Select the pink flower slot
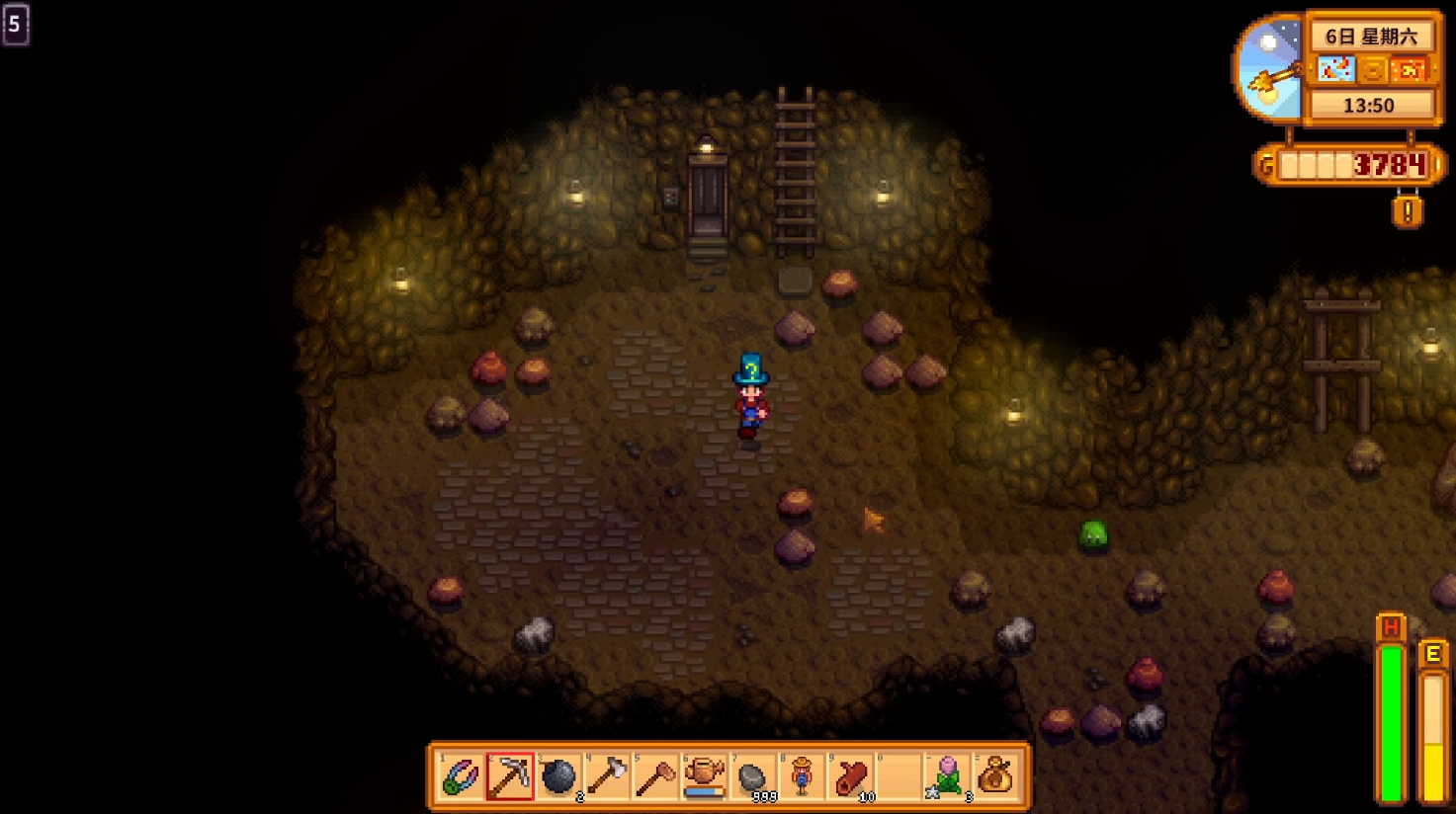This screenshot has height=814, width=1456. tap(947, 776)
